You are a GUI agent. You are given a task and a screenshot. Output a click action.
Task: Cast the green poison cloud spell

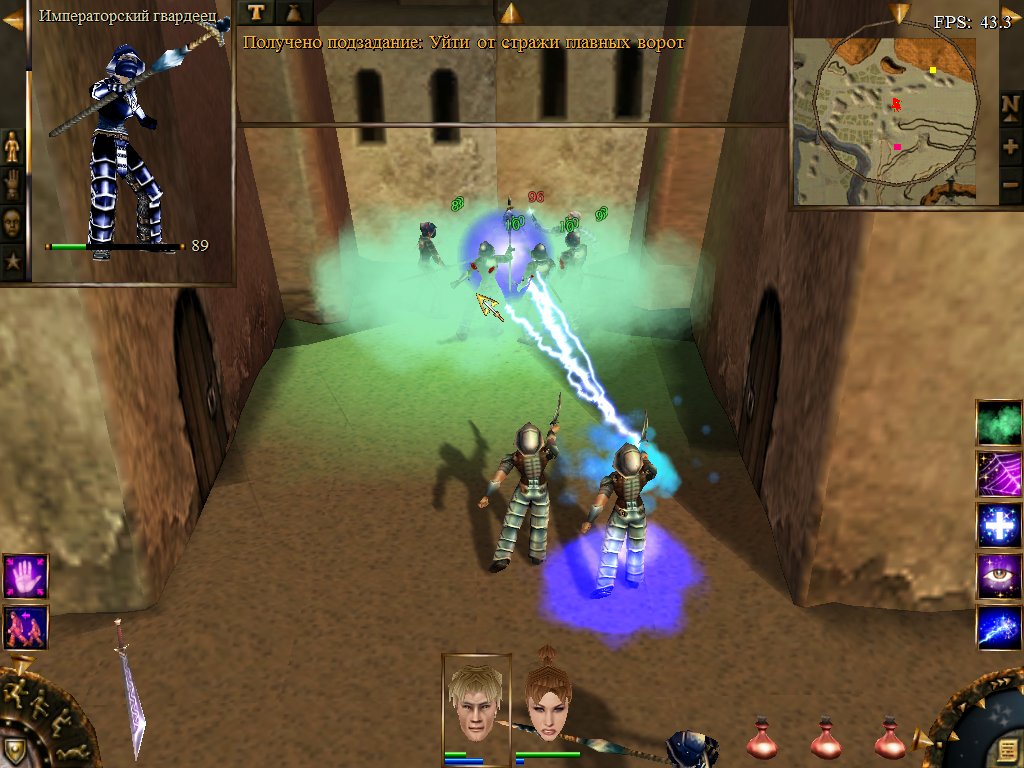(998, 422)
